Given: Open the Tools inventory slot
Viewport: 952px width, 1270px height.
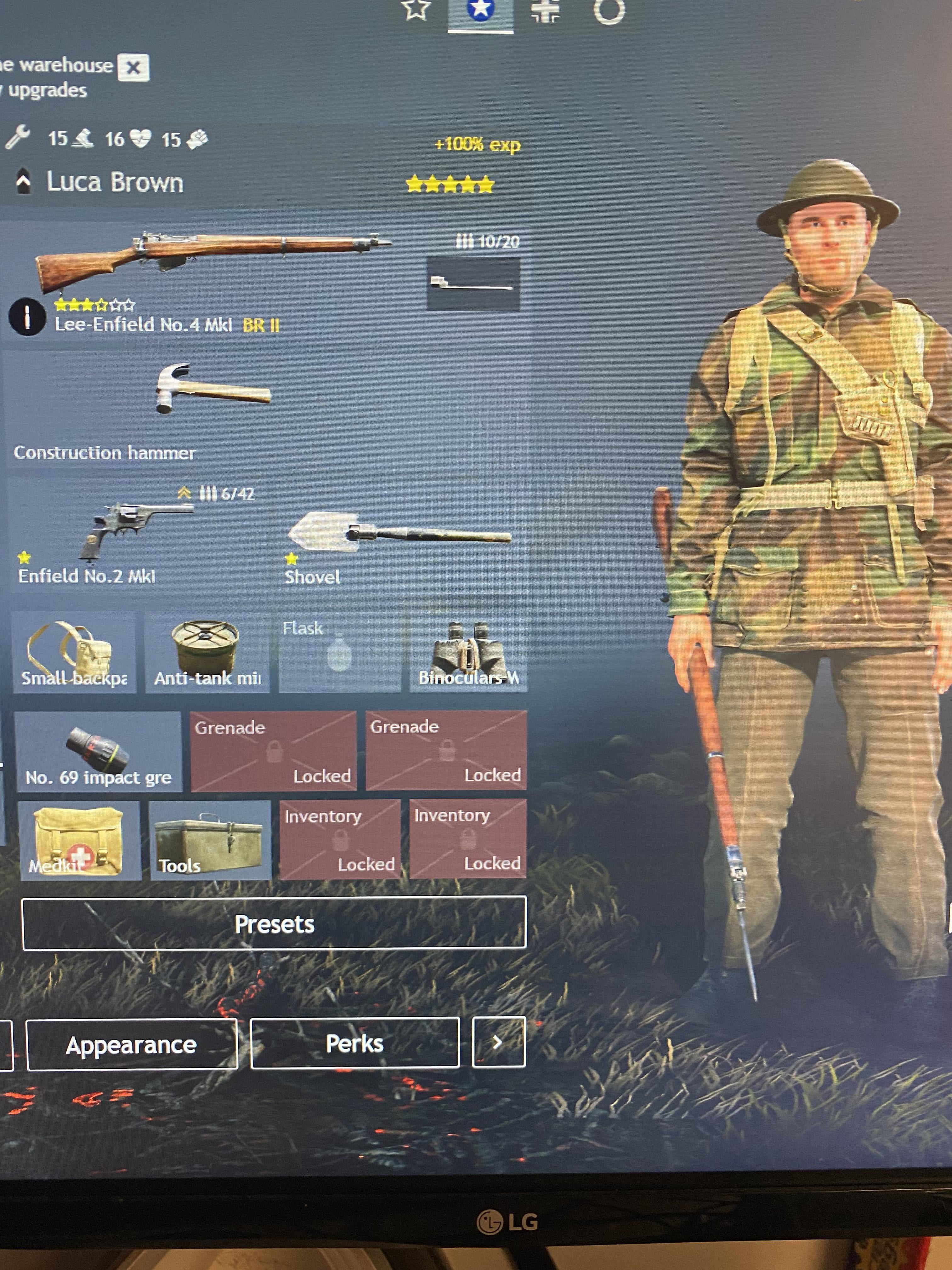Looking at the screenshot, I should point(209,841).
